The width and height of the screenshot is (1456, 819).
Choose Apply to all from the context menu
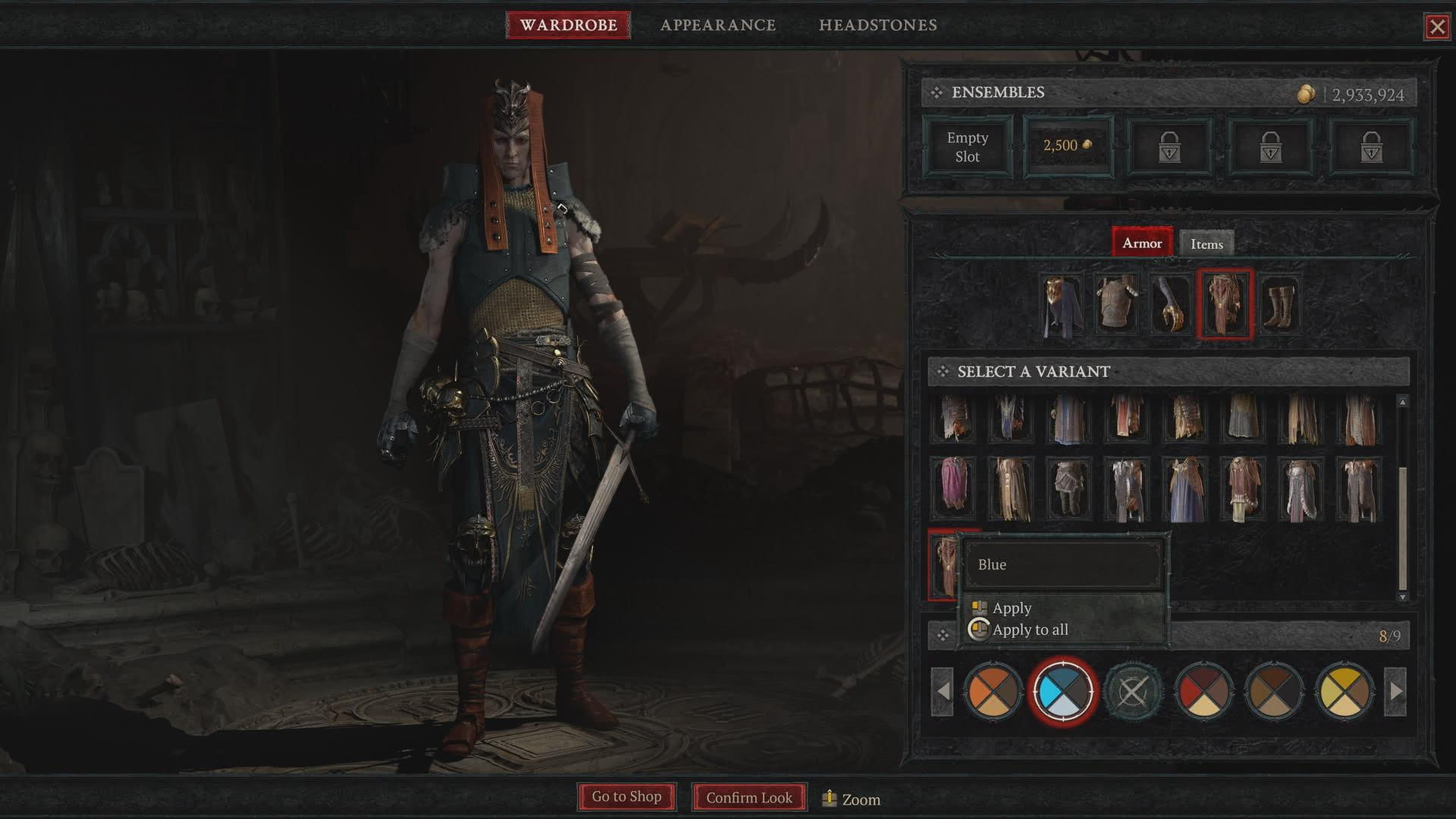tap(1029, 630)
